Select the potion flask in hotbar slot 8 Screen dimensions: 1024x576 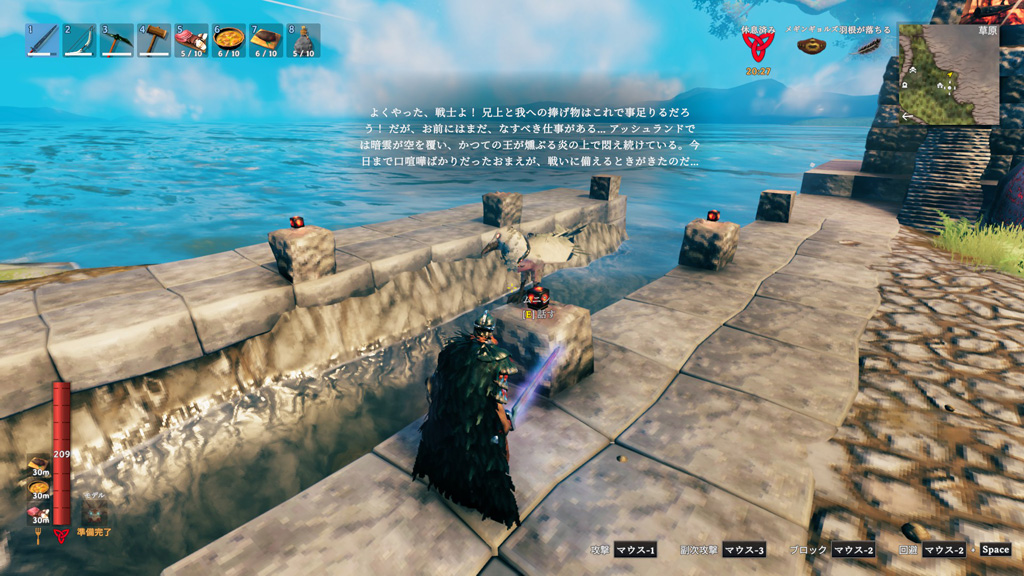[304, 40]
